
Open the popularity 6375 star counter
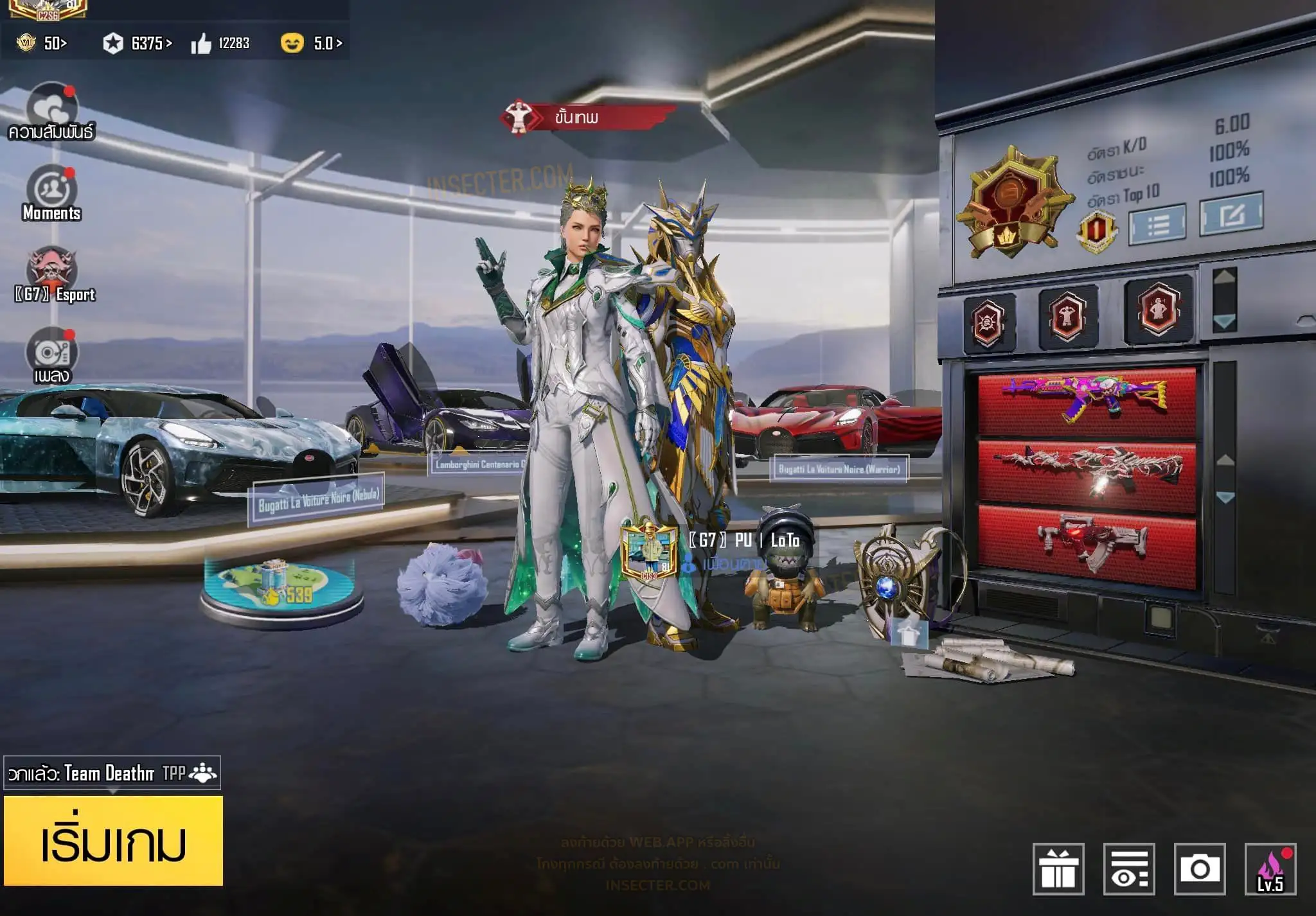pyautogui.click(x=138, y=43)
